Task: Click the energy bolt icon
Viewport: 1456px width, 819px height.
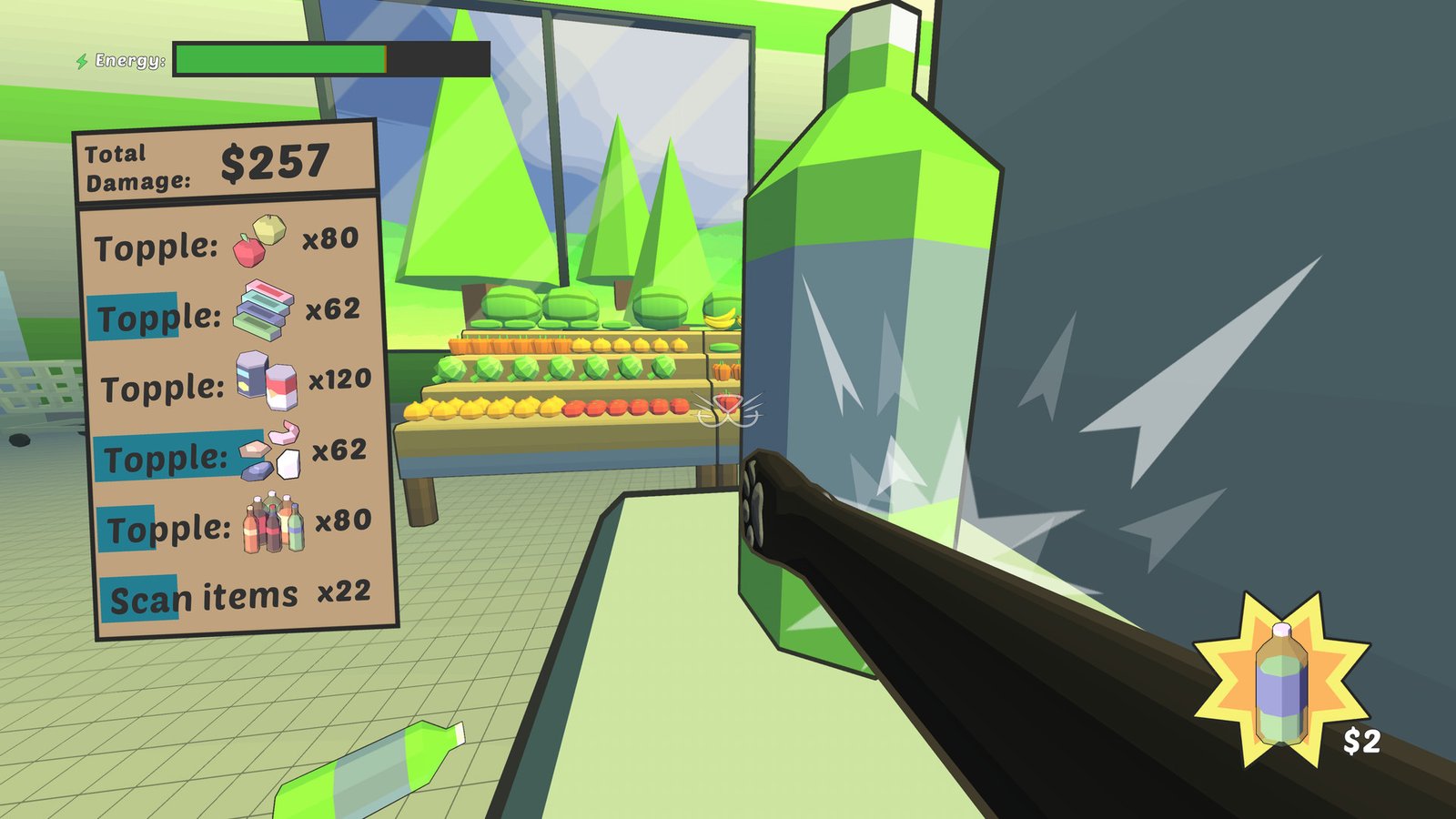Action: (82, 60)
